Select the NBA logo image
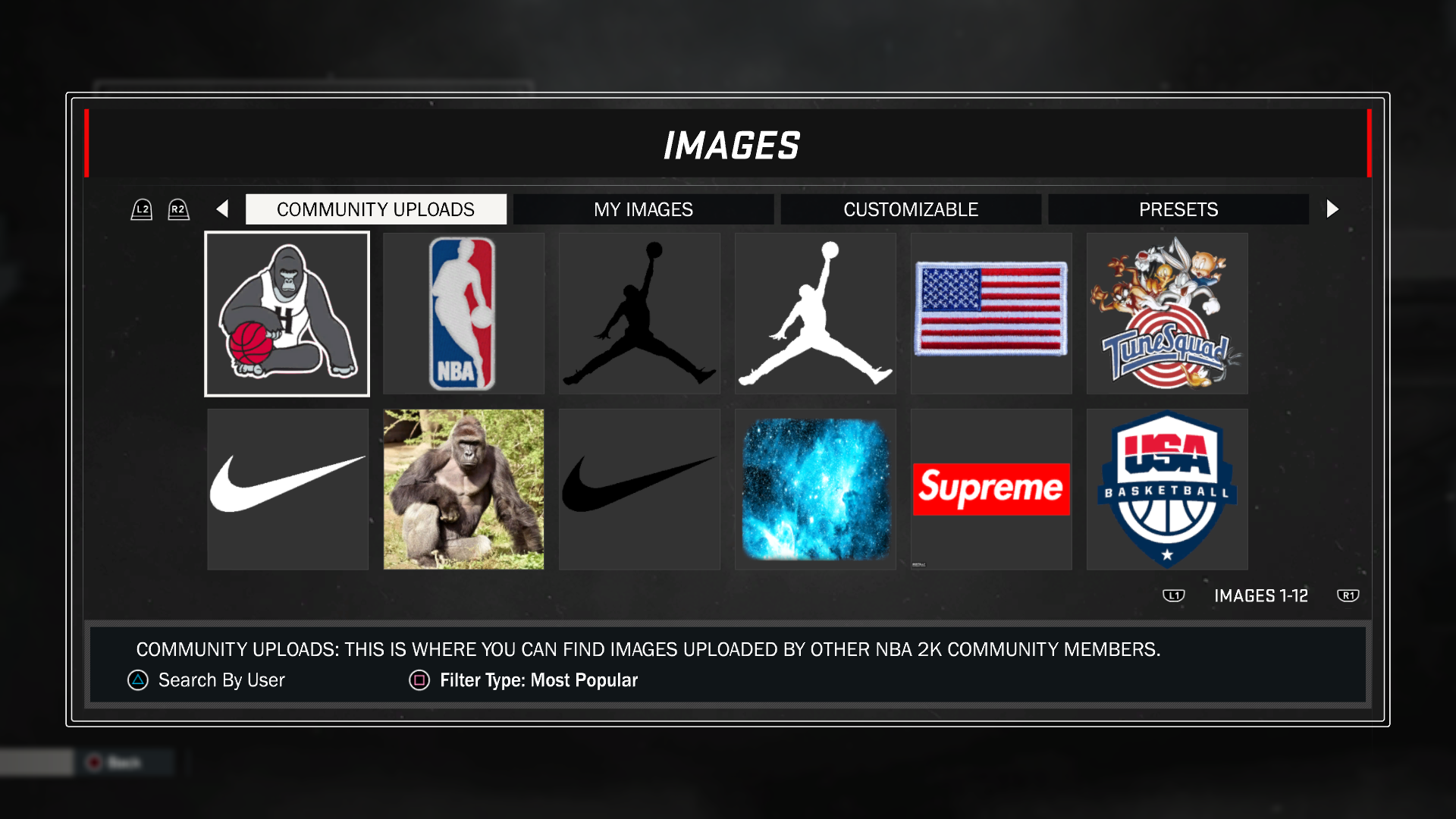Screen dimensions: 1456x819 (463, 313)
